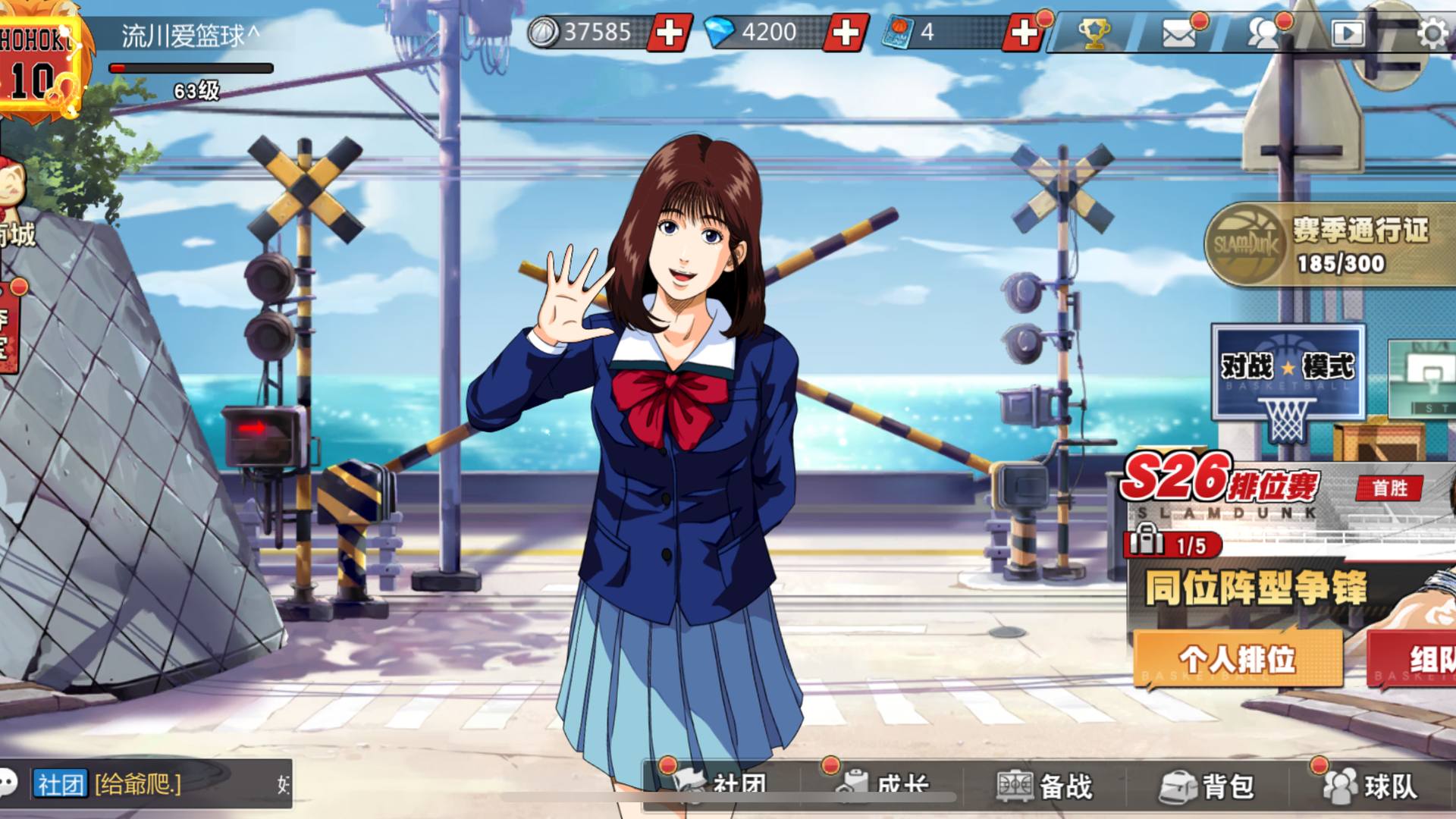The image size is (1456, 819).
Task: Open the 社团 club menu
Action: (724, 786)
